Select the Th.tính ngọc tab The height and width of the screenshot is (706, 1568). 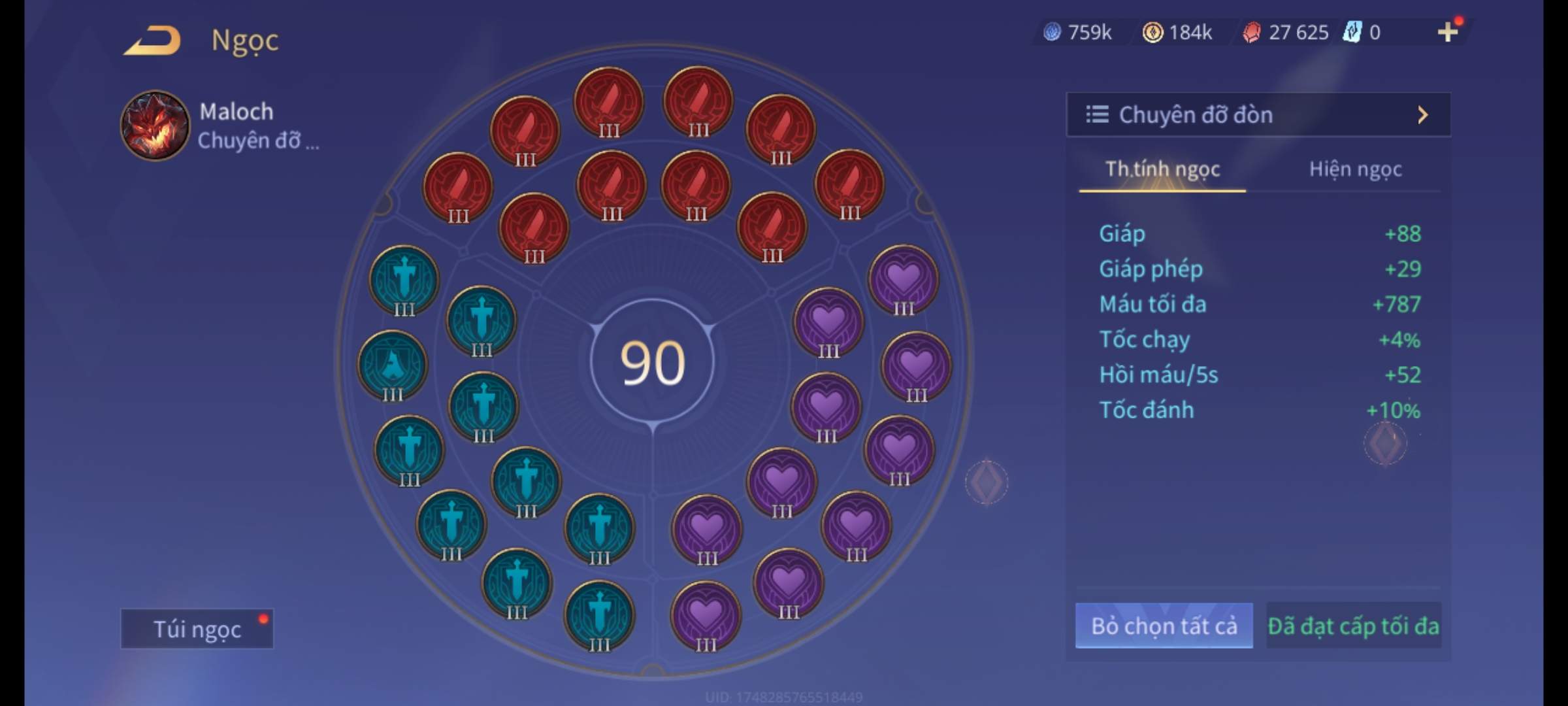(1162, 169)
